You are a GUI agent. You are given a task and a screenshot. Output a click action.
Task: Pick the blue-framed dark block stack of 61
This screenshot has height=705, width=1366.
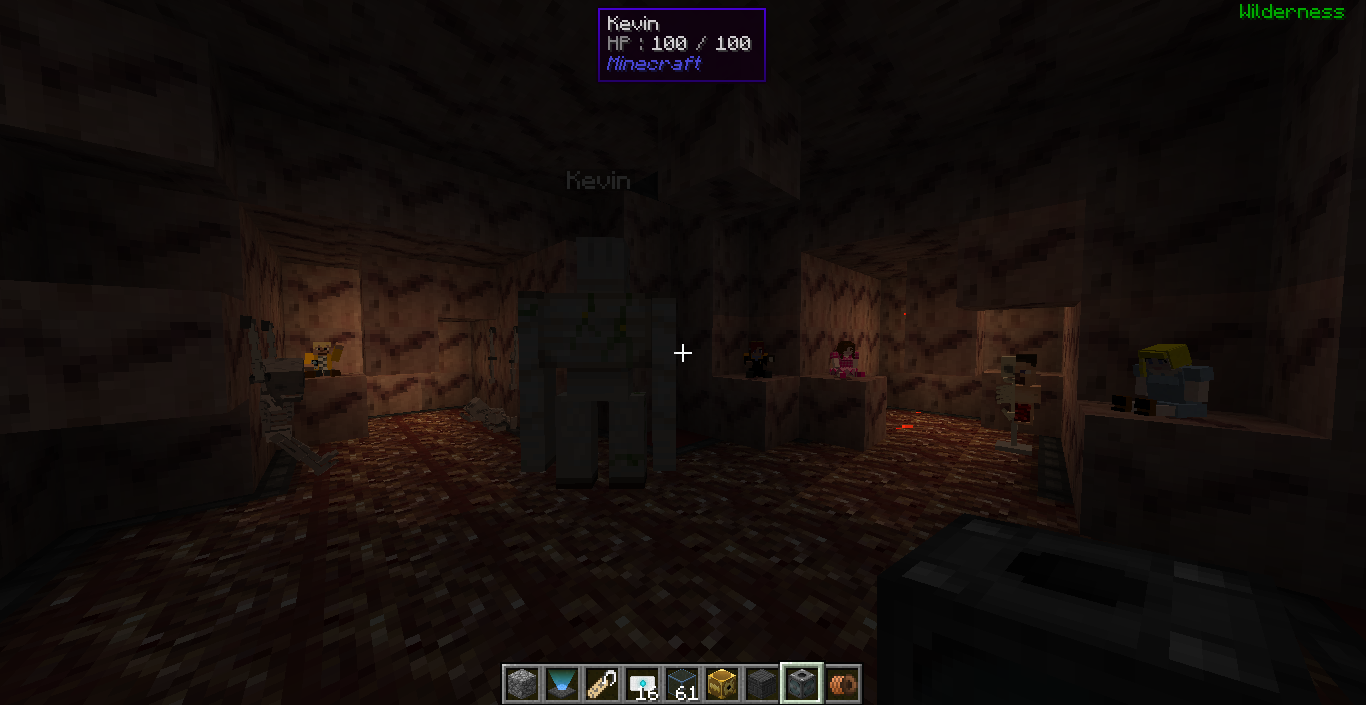682,684
